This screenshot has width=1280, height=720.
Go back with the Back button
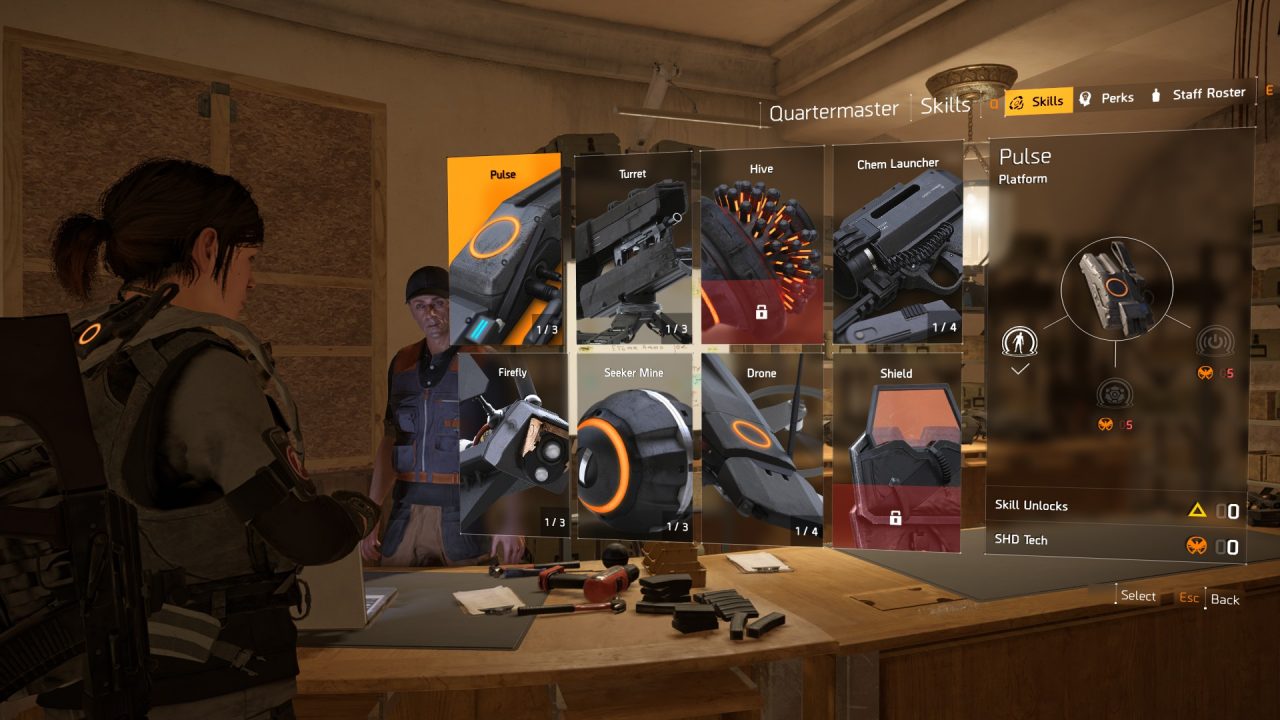[1224, 600]
